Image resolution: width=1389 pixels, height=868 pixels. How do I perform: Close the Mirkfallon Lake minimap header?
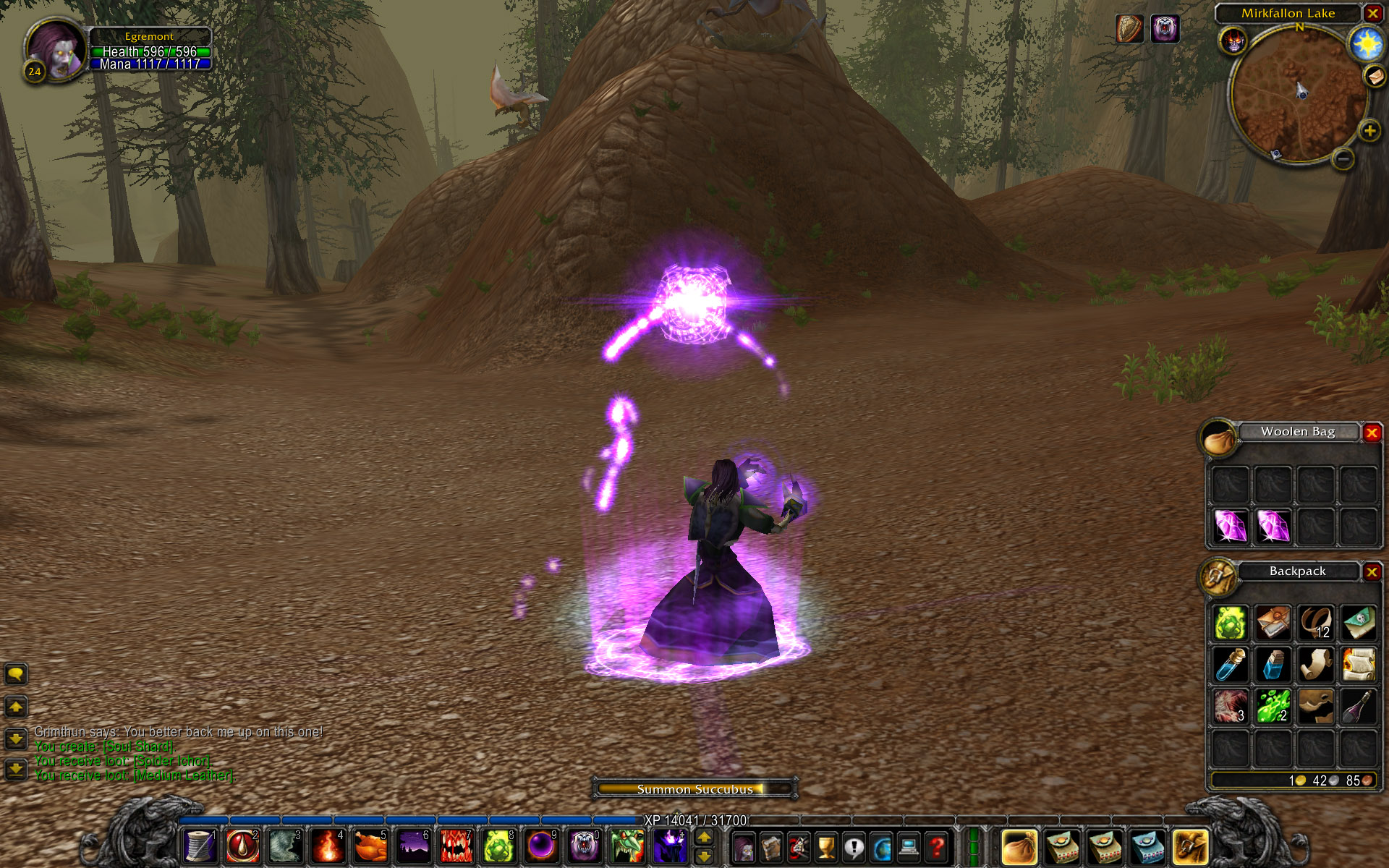pos(1372,13)
